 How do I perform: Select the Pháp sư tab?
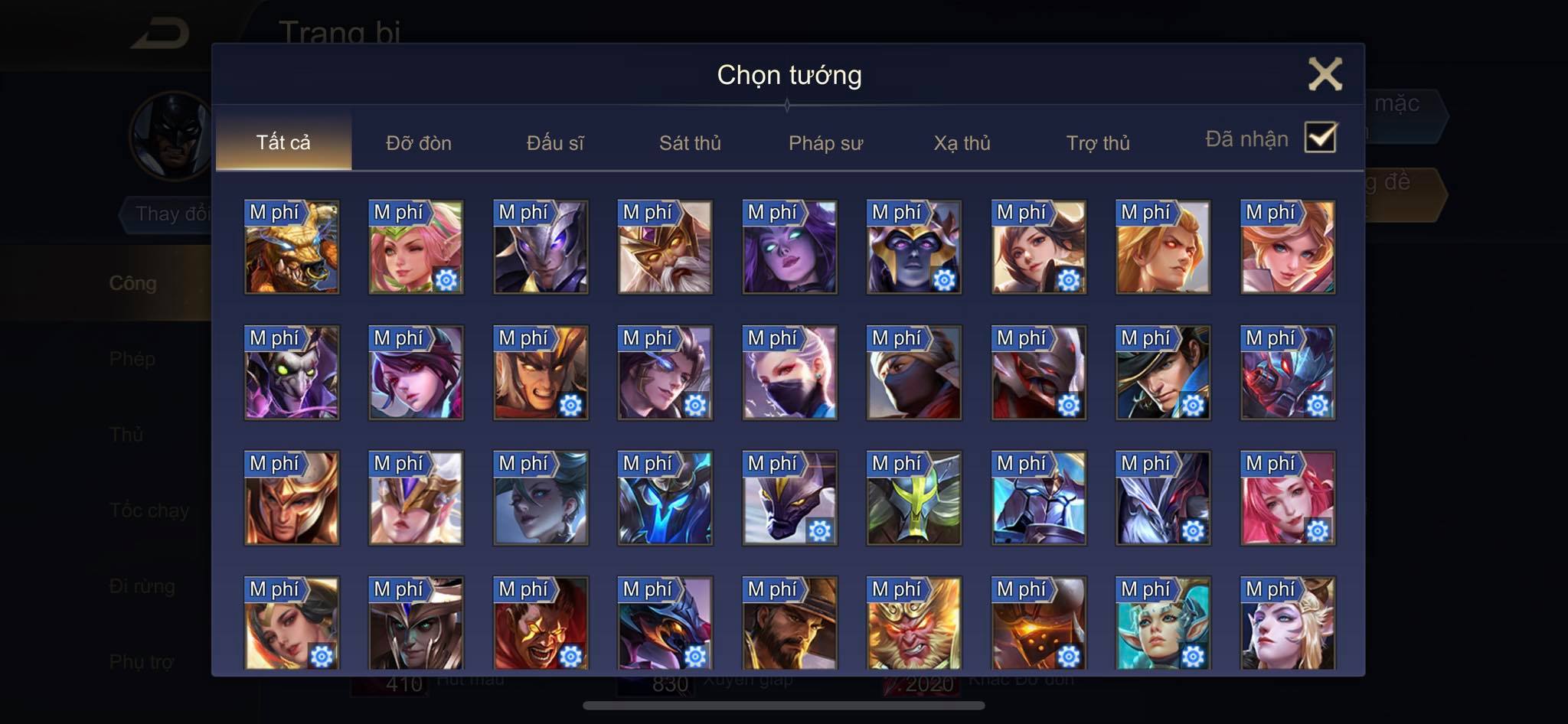click(825, 142)
